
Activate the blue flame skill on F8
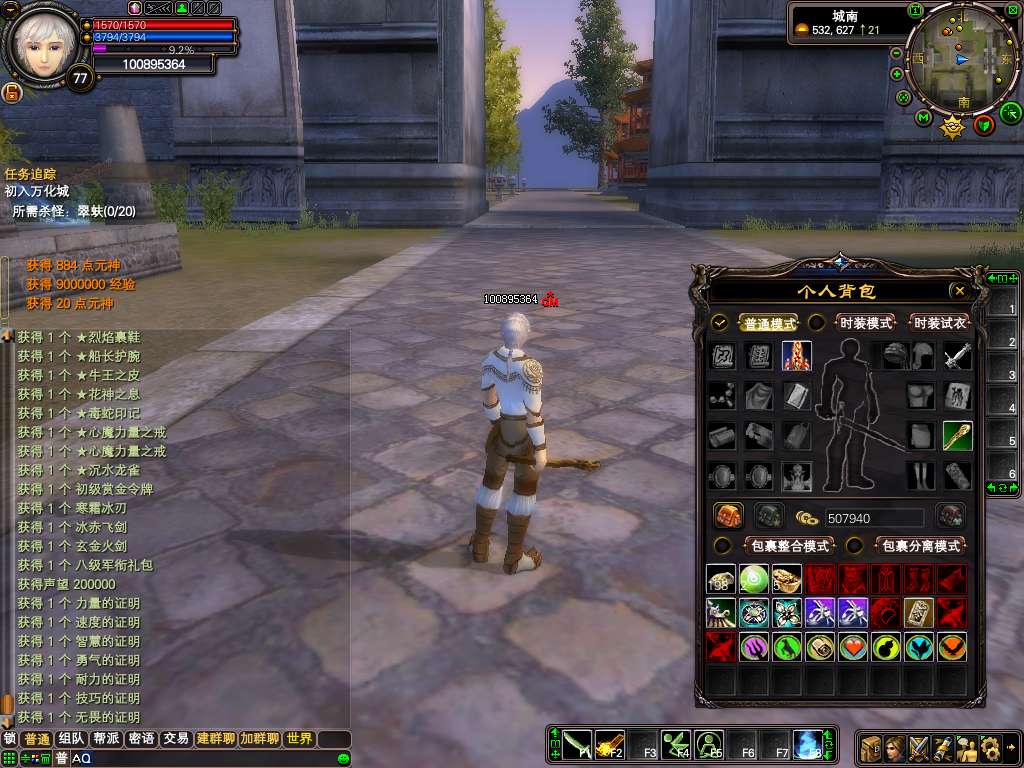tap(806, 744)
